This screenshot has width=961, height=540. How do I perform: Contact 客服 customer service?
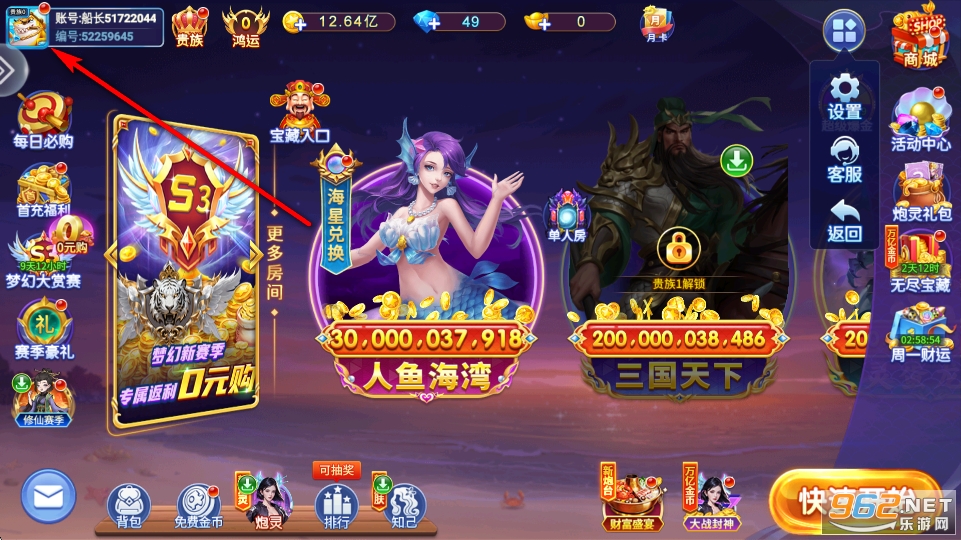pyautogui.click(x=845, y=158)
